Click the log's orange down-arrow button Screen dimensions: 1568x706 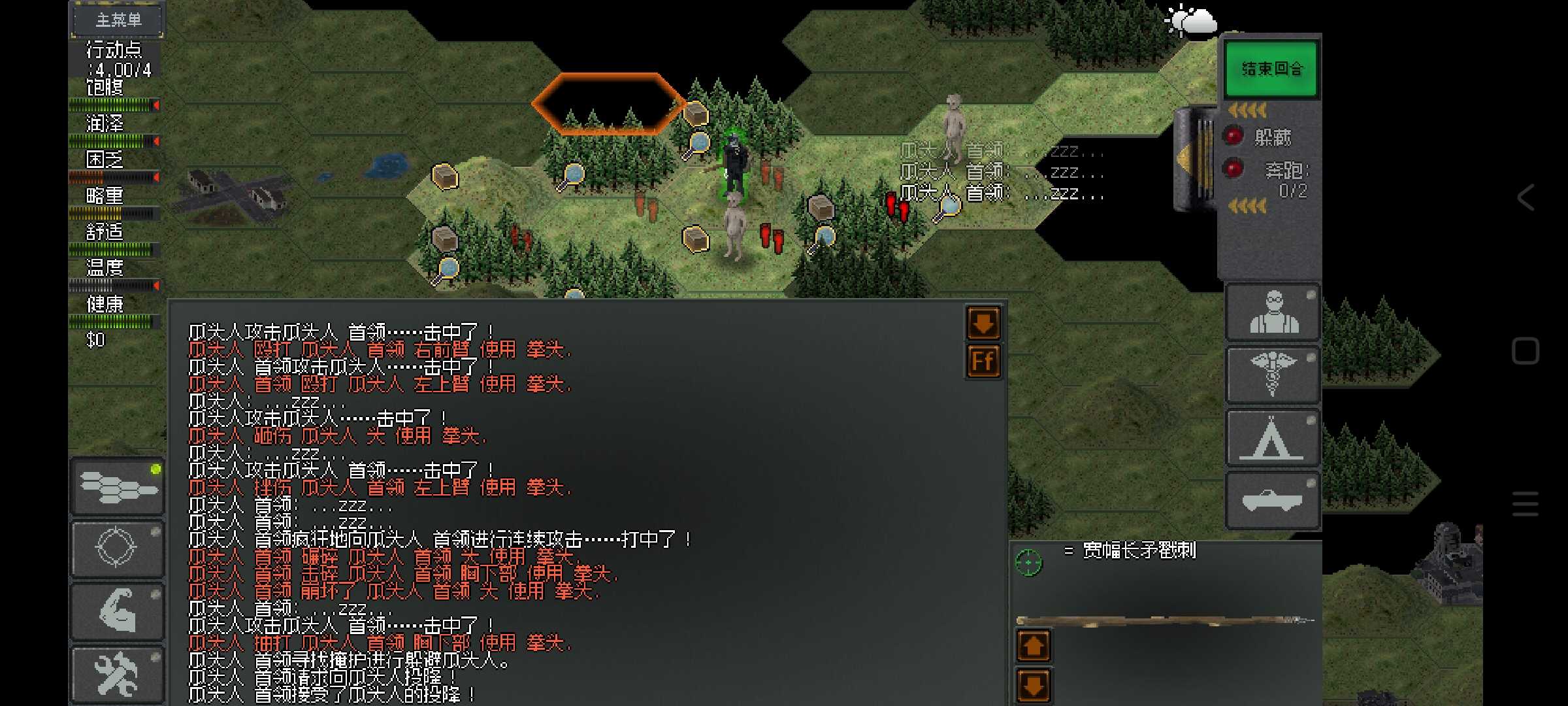pyautogui.click(x=983, y=323)
